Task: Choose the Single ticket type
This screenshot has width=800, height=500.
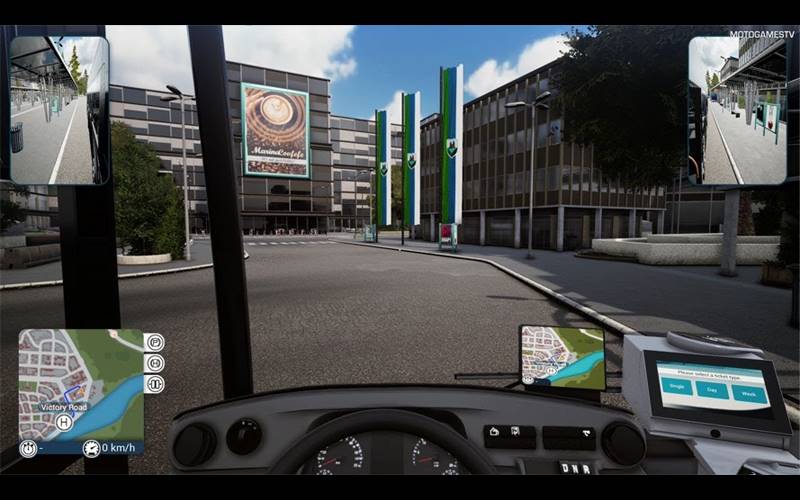Action: (676, 388)
